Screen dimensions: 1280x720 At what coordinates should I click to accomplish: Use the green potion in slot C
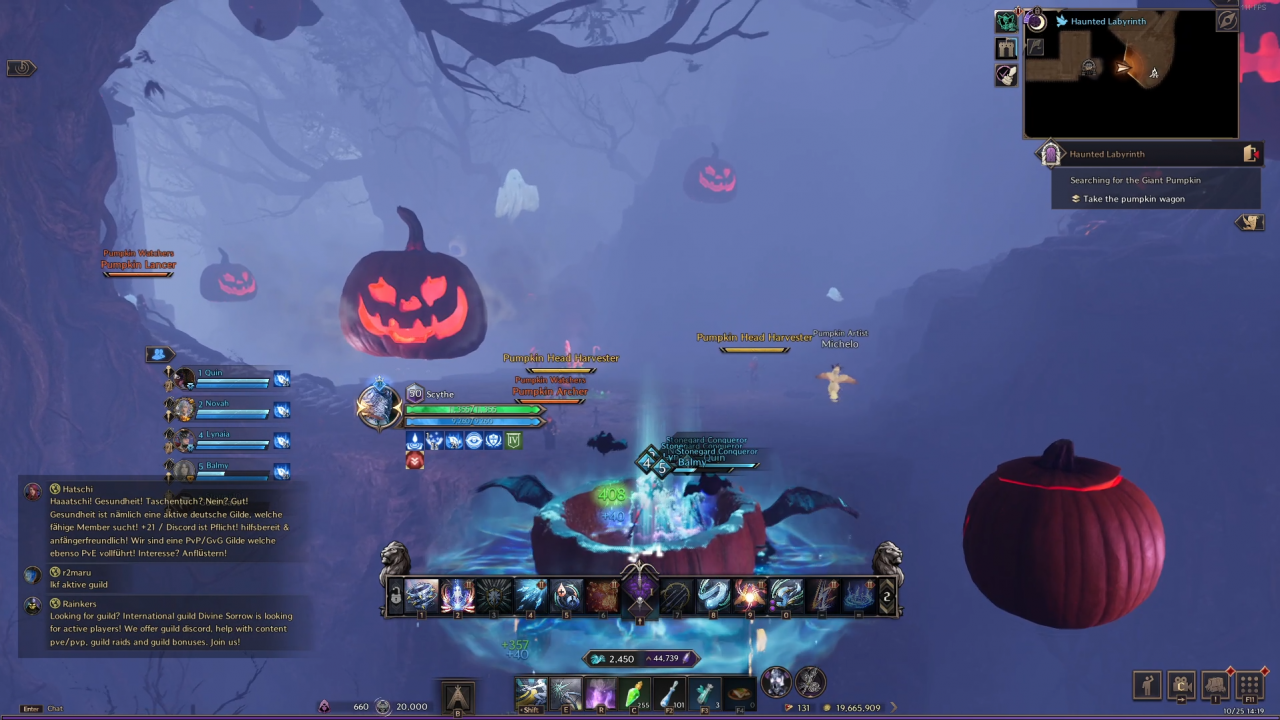(636, 690)
